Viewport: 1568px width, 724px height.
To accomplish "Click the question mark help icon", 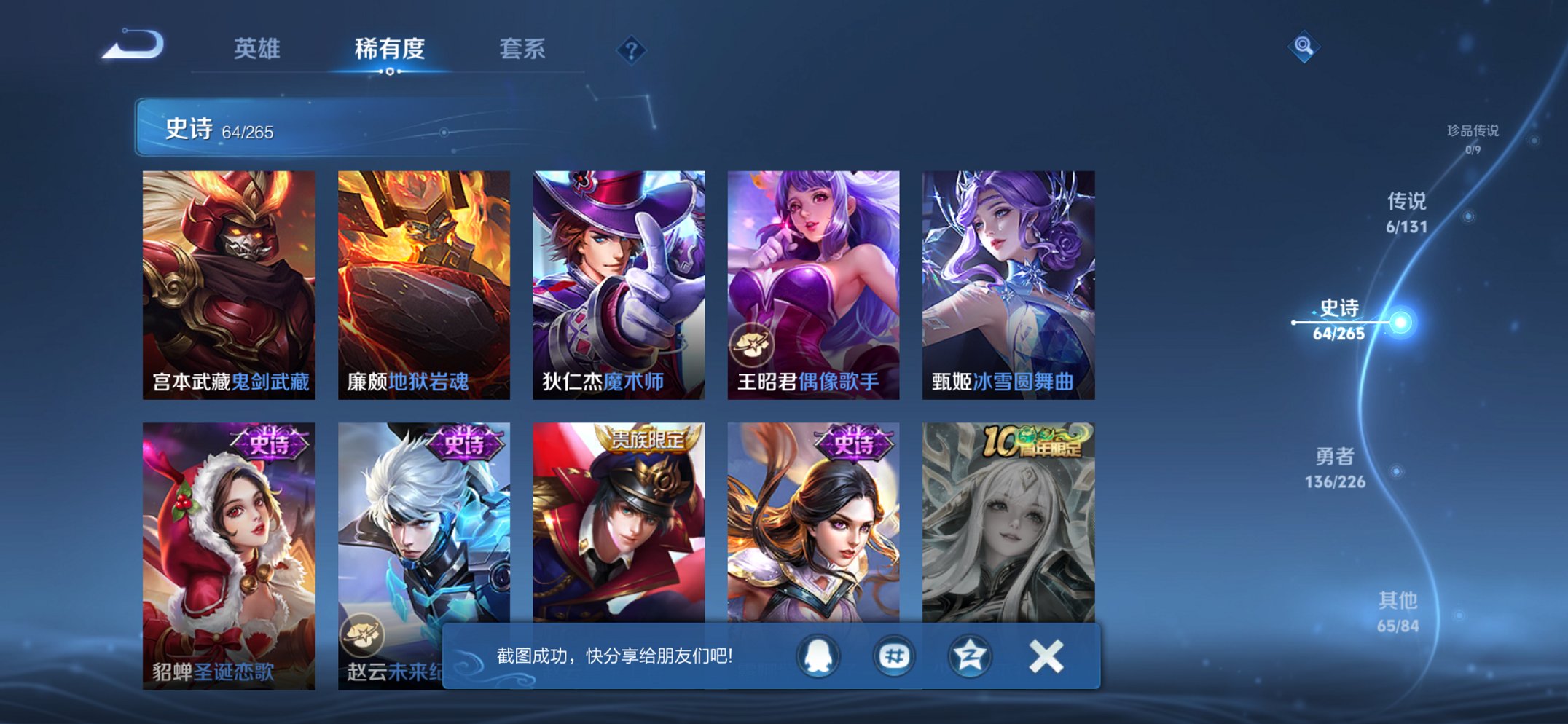I will click(x=631, y=50).
